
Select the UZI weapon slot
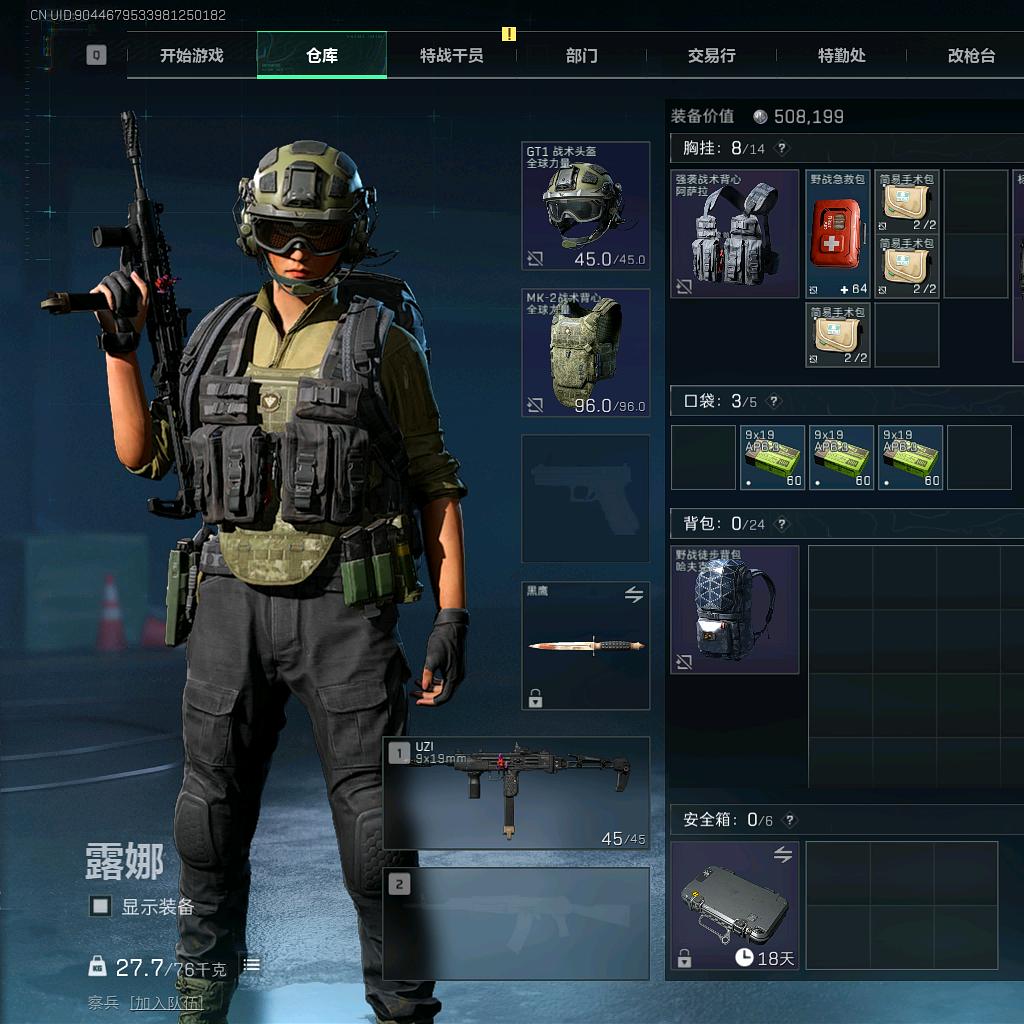(x=517, y=793)
